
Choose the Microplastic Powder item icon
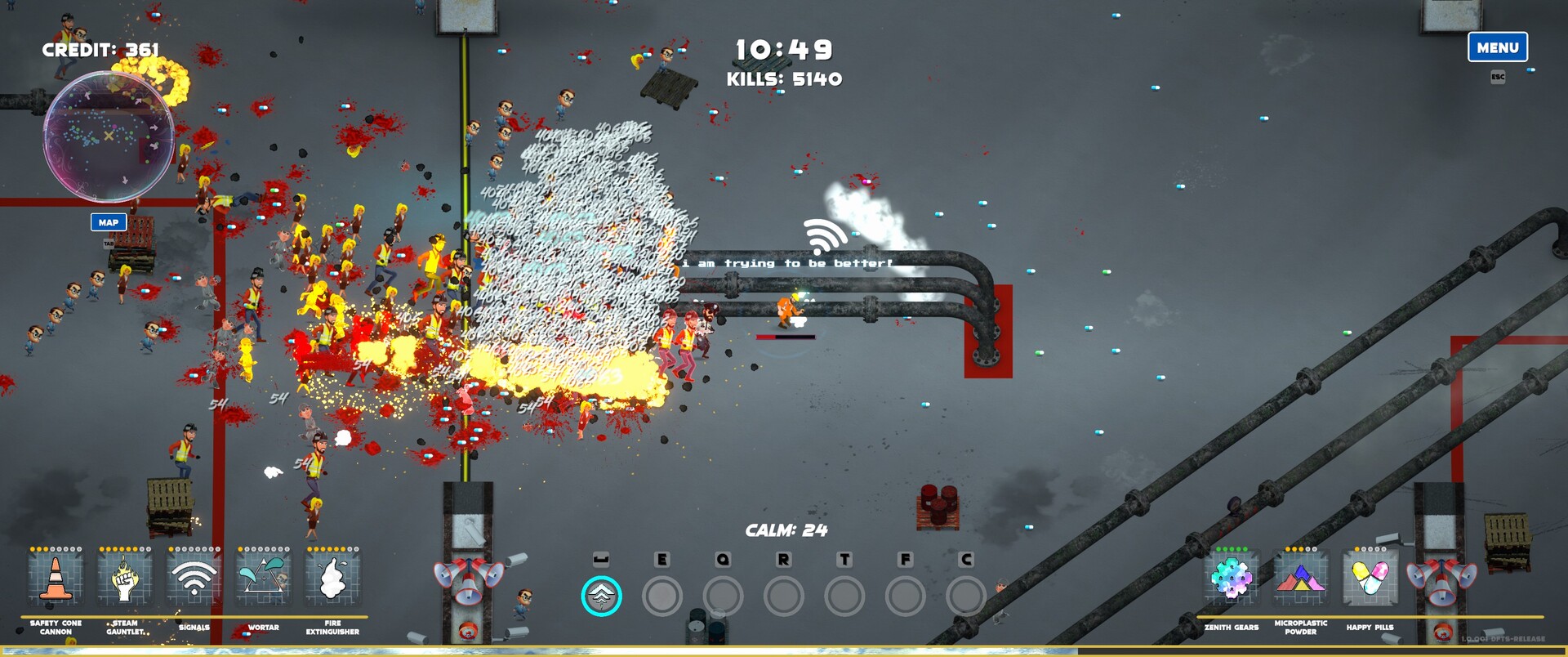pos(1300,579)
